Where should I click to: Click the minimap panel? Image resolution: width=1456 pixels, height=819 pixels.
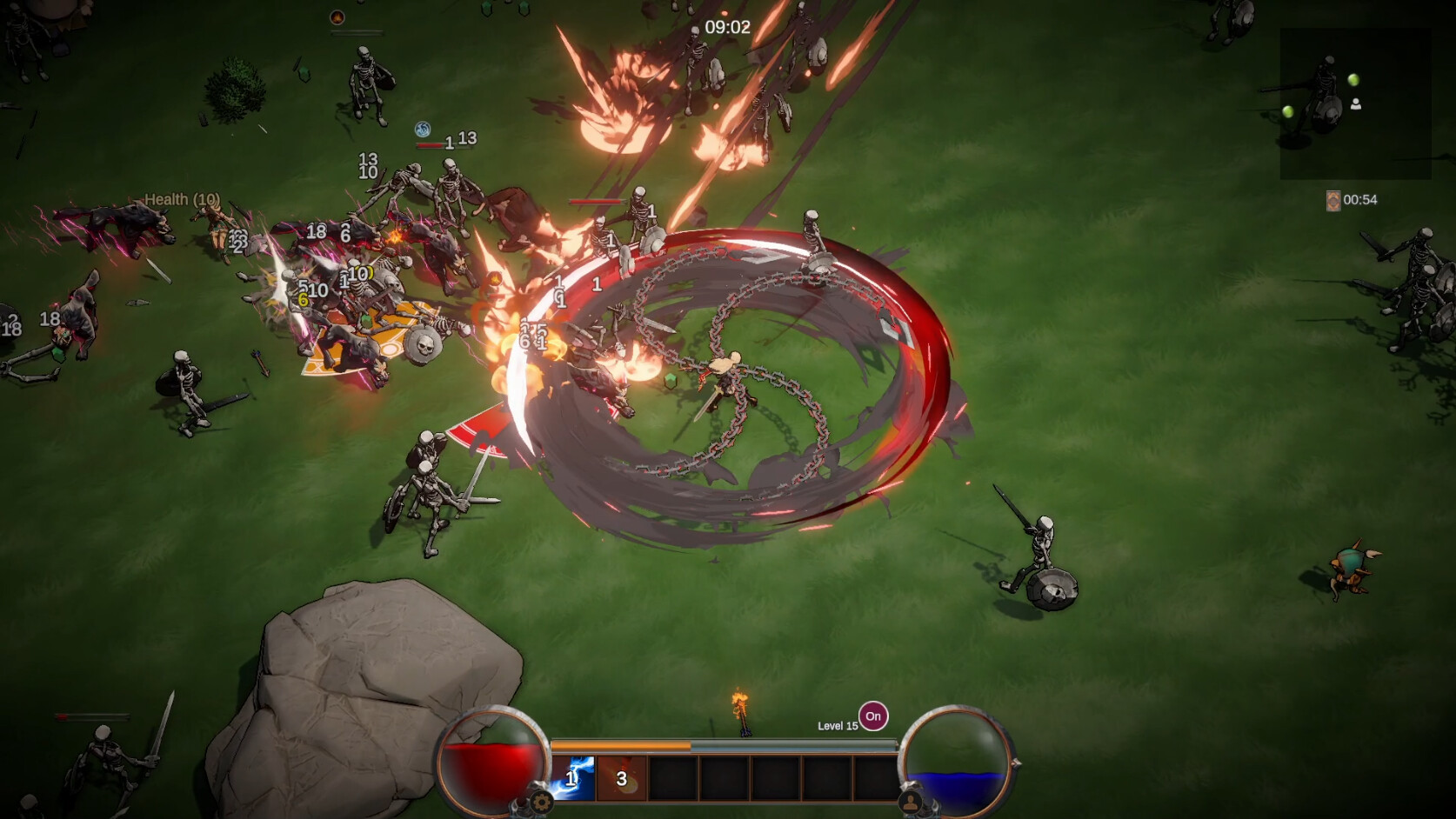point(1355,103)
